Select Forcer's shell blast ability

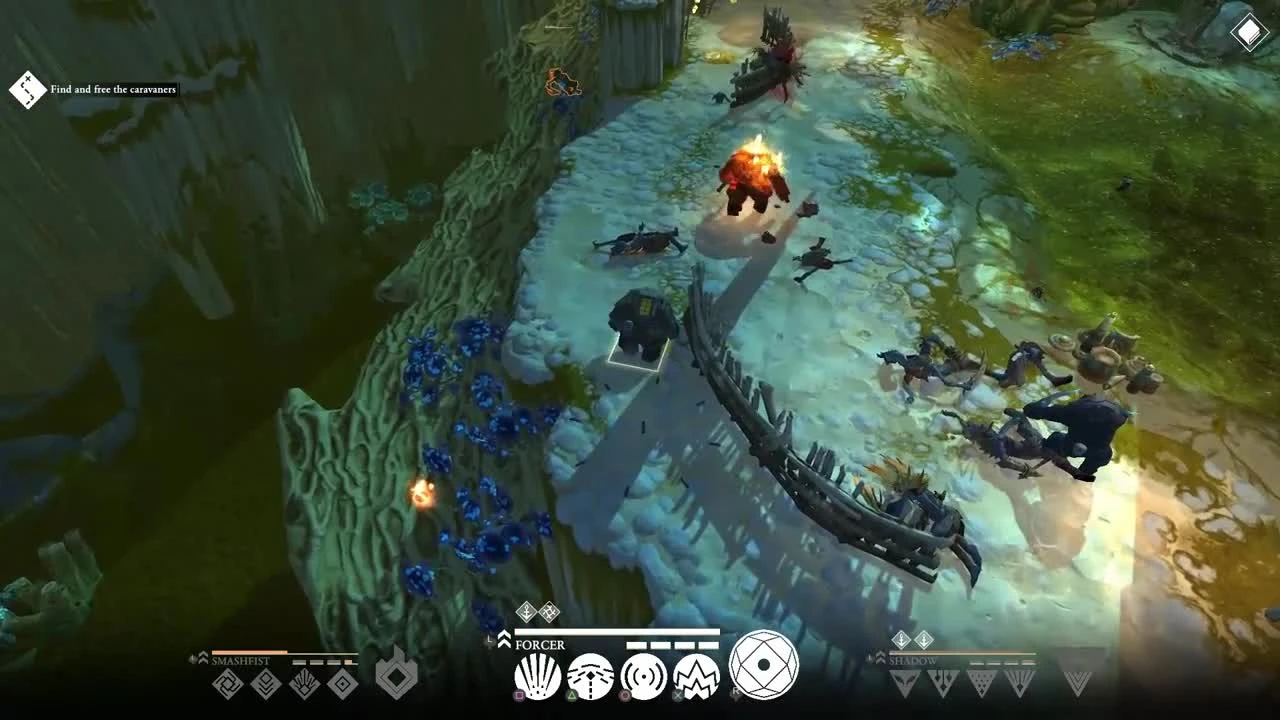coord(537,675)
